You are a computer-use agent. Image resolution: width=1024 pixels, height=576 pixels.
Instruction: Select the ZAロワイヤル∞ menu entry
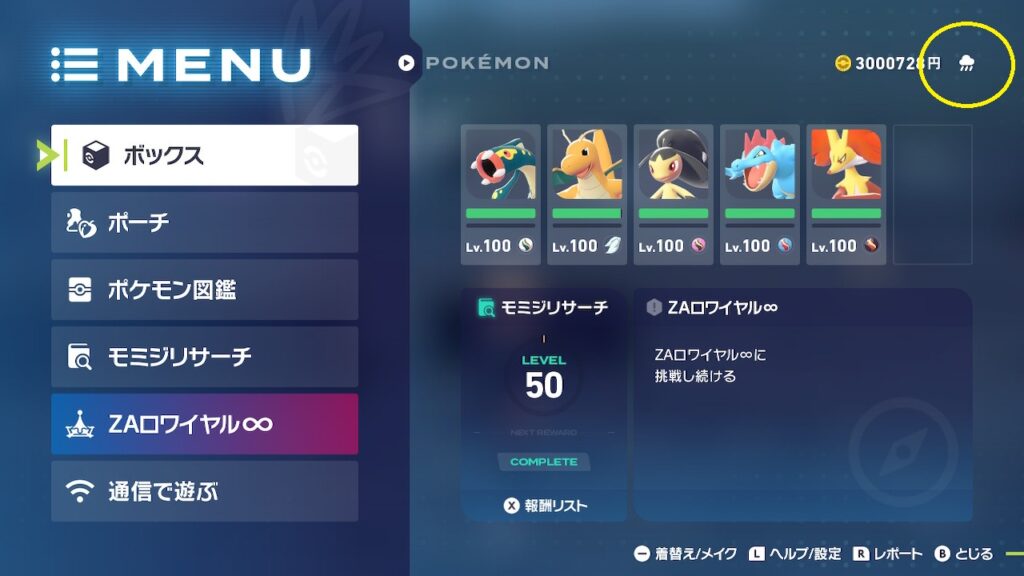pos(204,424)
